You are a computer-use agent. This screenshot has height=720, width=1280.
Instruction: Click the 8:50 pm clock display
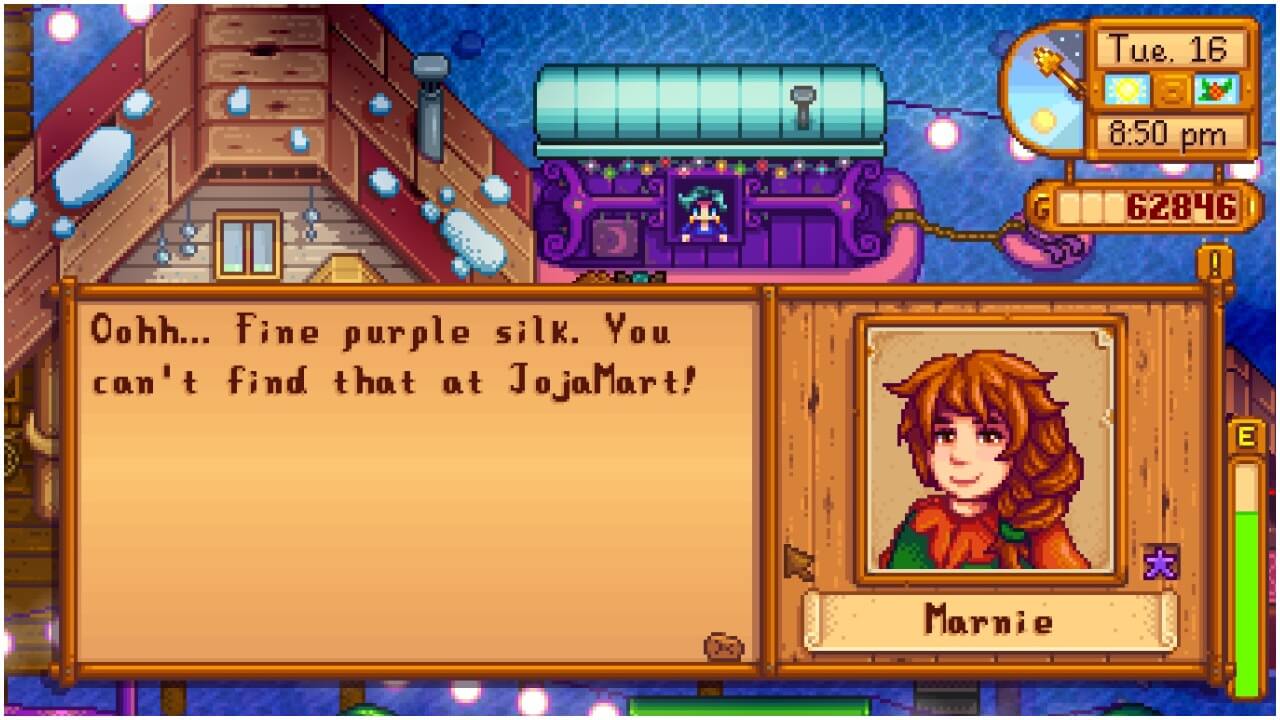1168,131
